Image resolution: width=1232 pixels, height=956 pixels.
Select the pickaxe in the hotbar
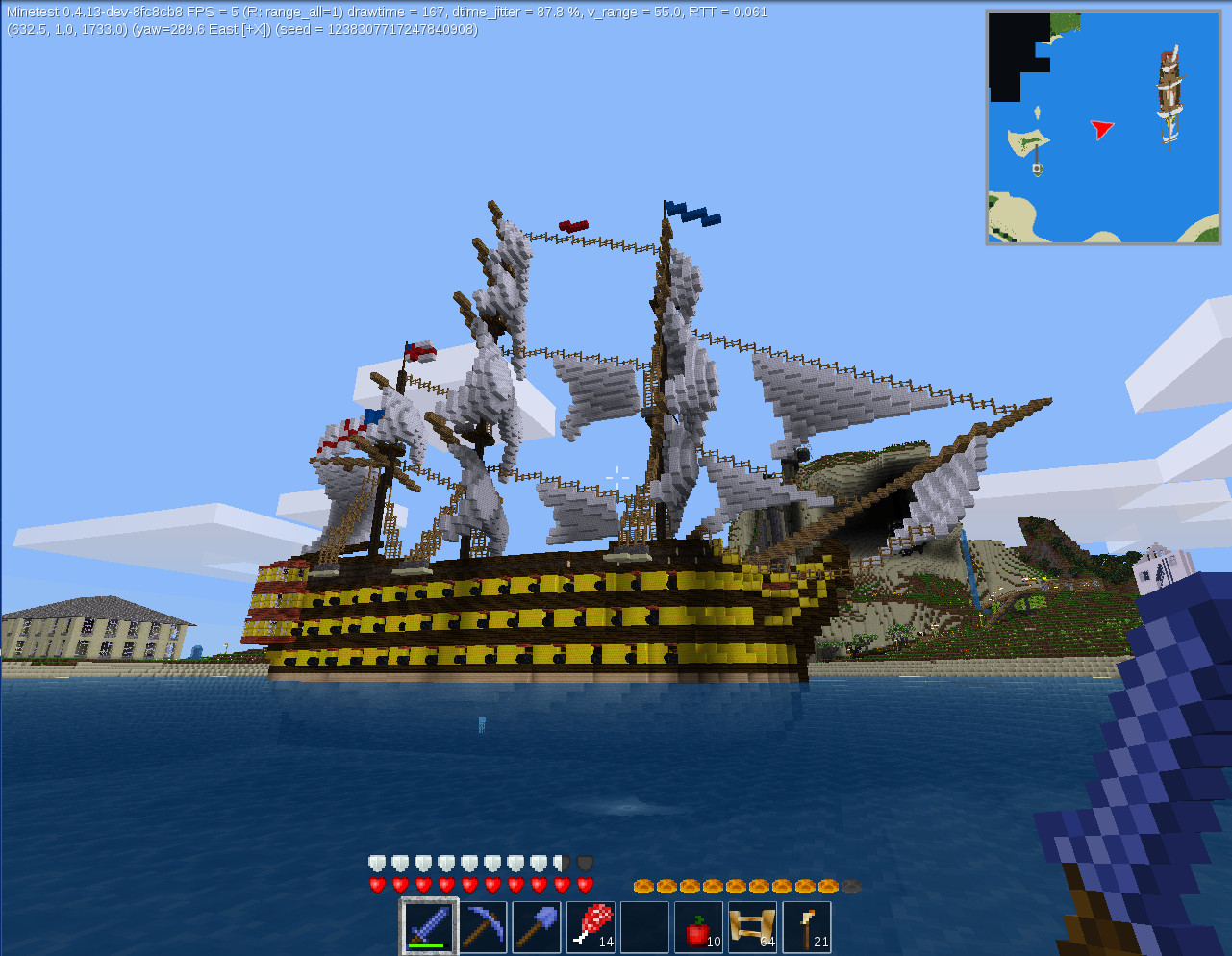click(x=483, y=925)
